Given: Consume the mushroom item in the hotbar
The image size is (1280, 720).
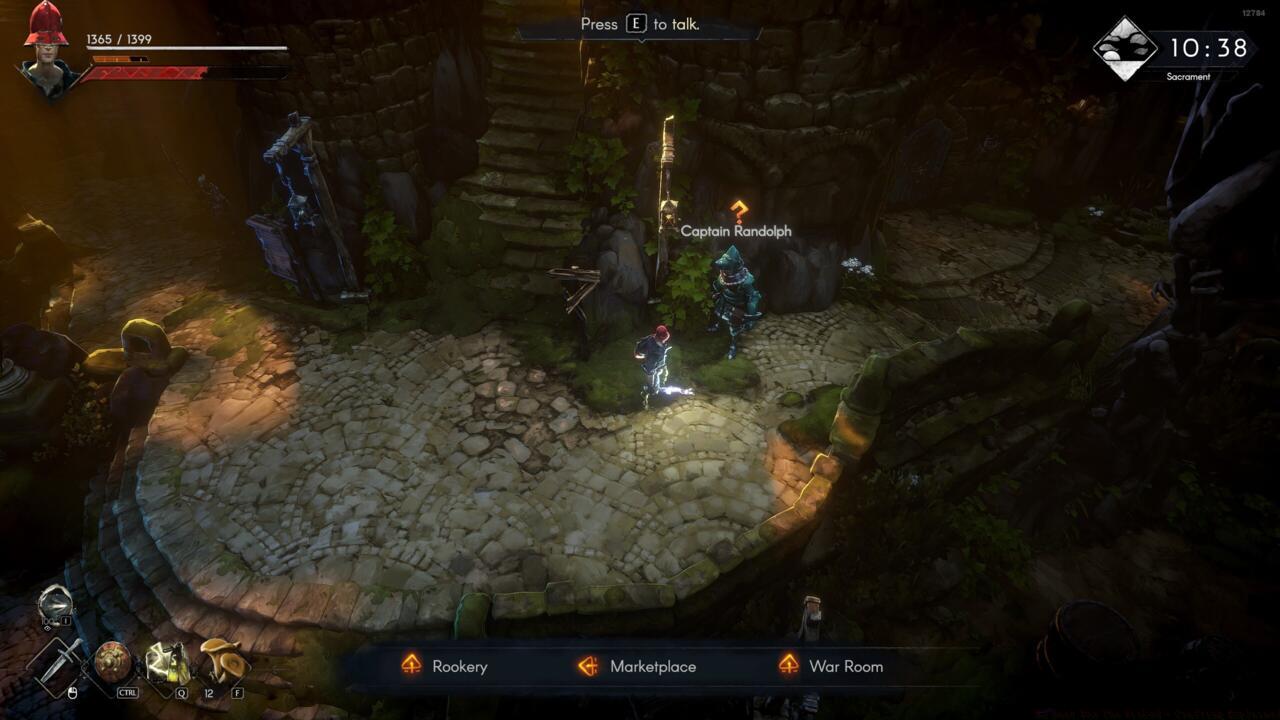Looking at the screenshot, I should point(222,660).
